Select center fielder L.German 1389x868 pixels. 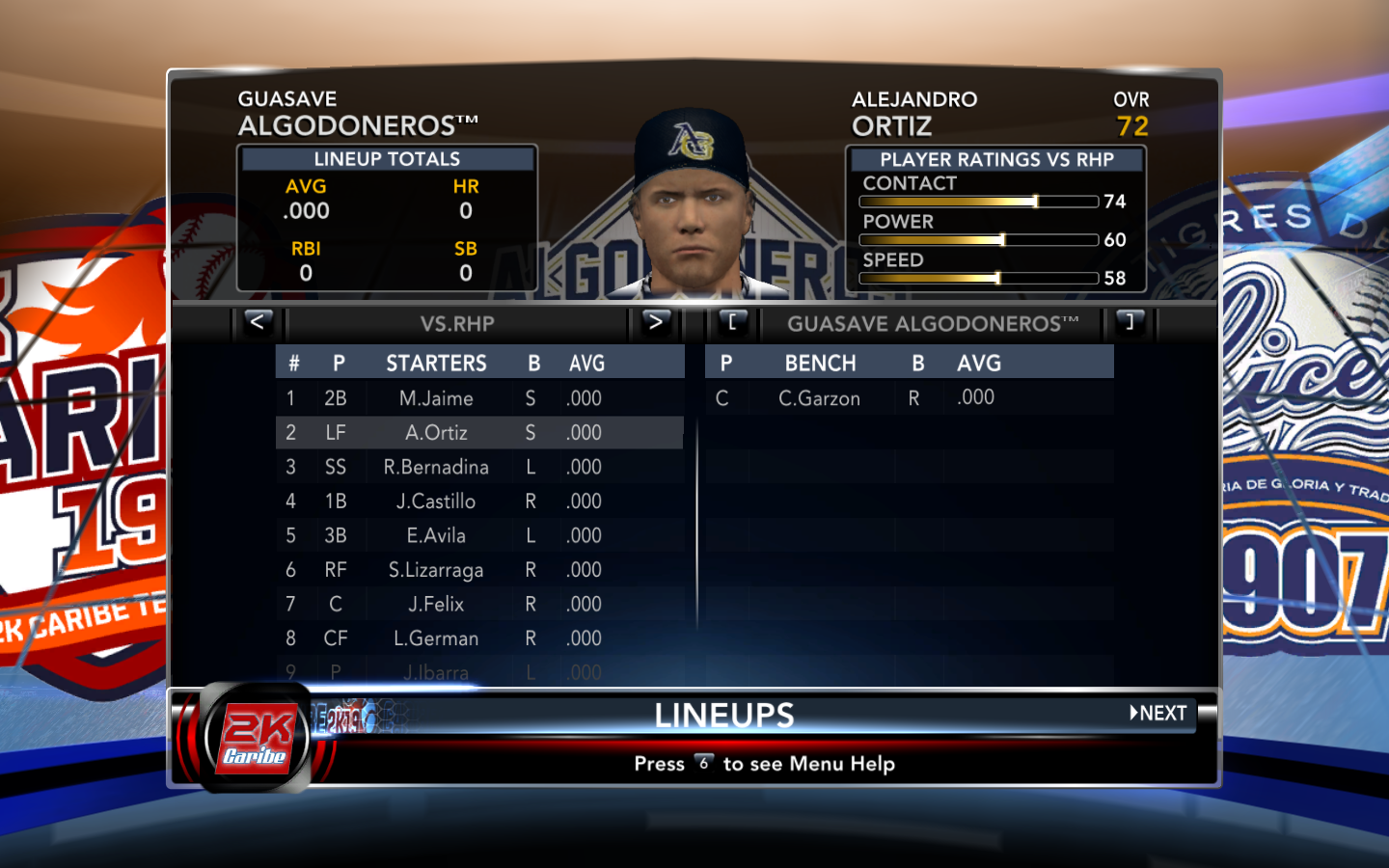(436, 638)
